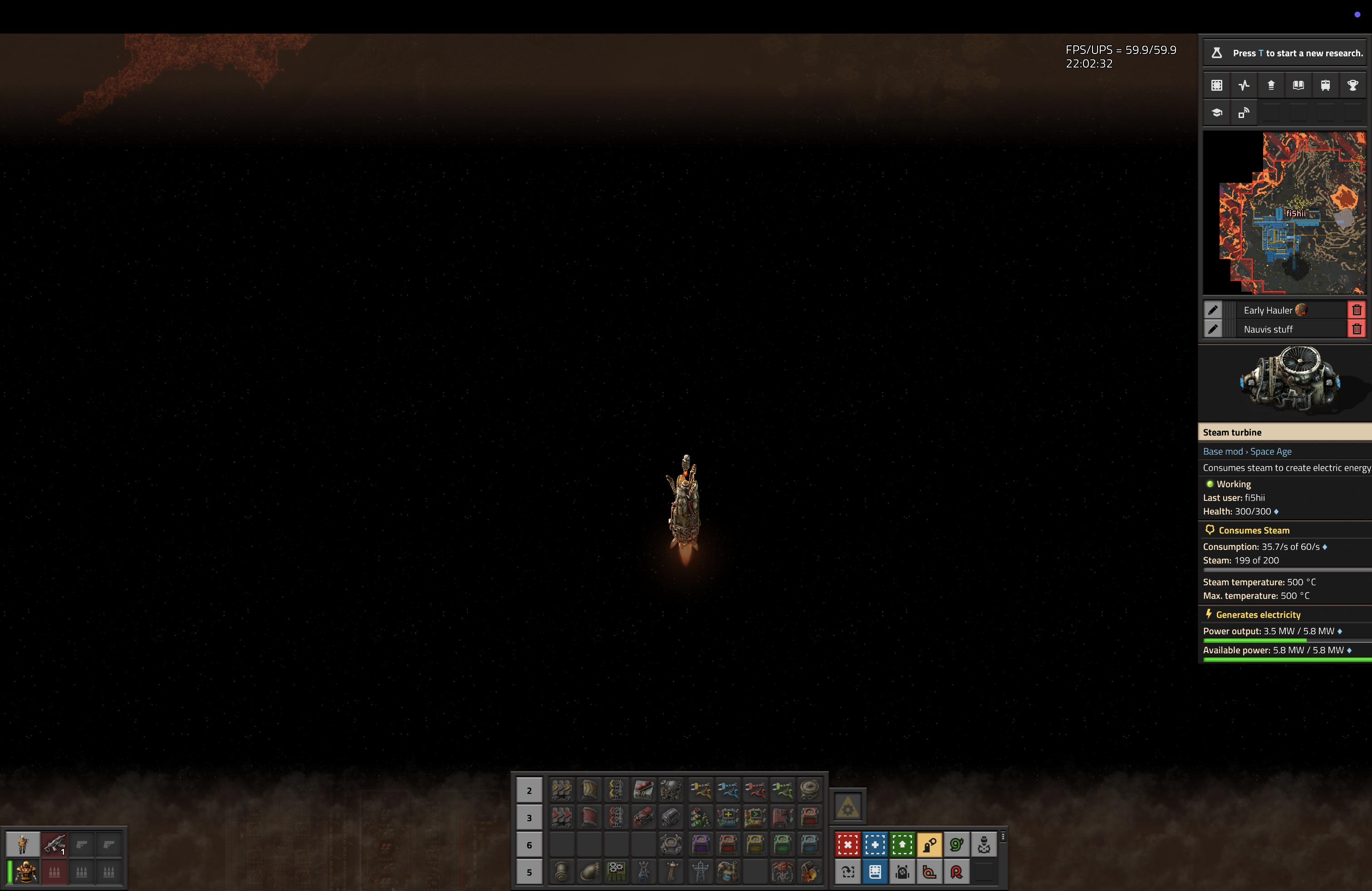Open the Factoriopedia book icon
This screenshot has height=891, width=1372.
tap(1298, 85)
